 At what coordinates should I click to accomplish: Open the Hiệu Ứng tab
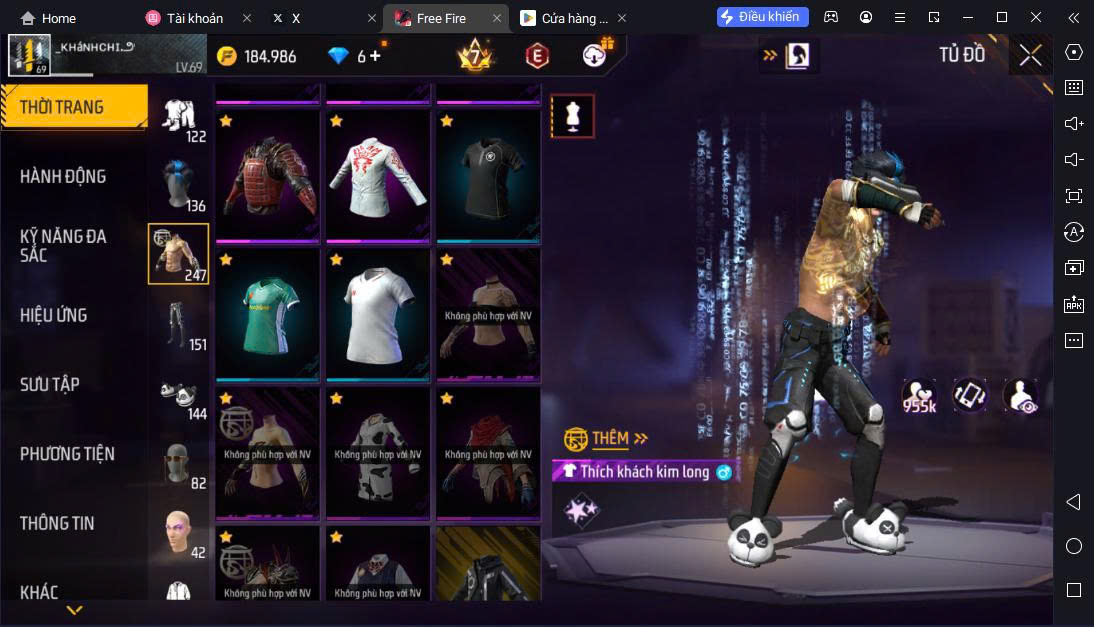[54, 315]
